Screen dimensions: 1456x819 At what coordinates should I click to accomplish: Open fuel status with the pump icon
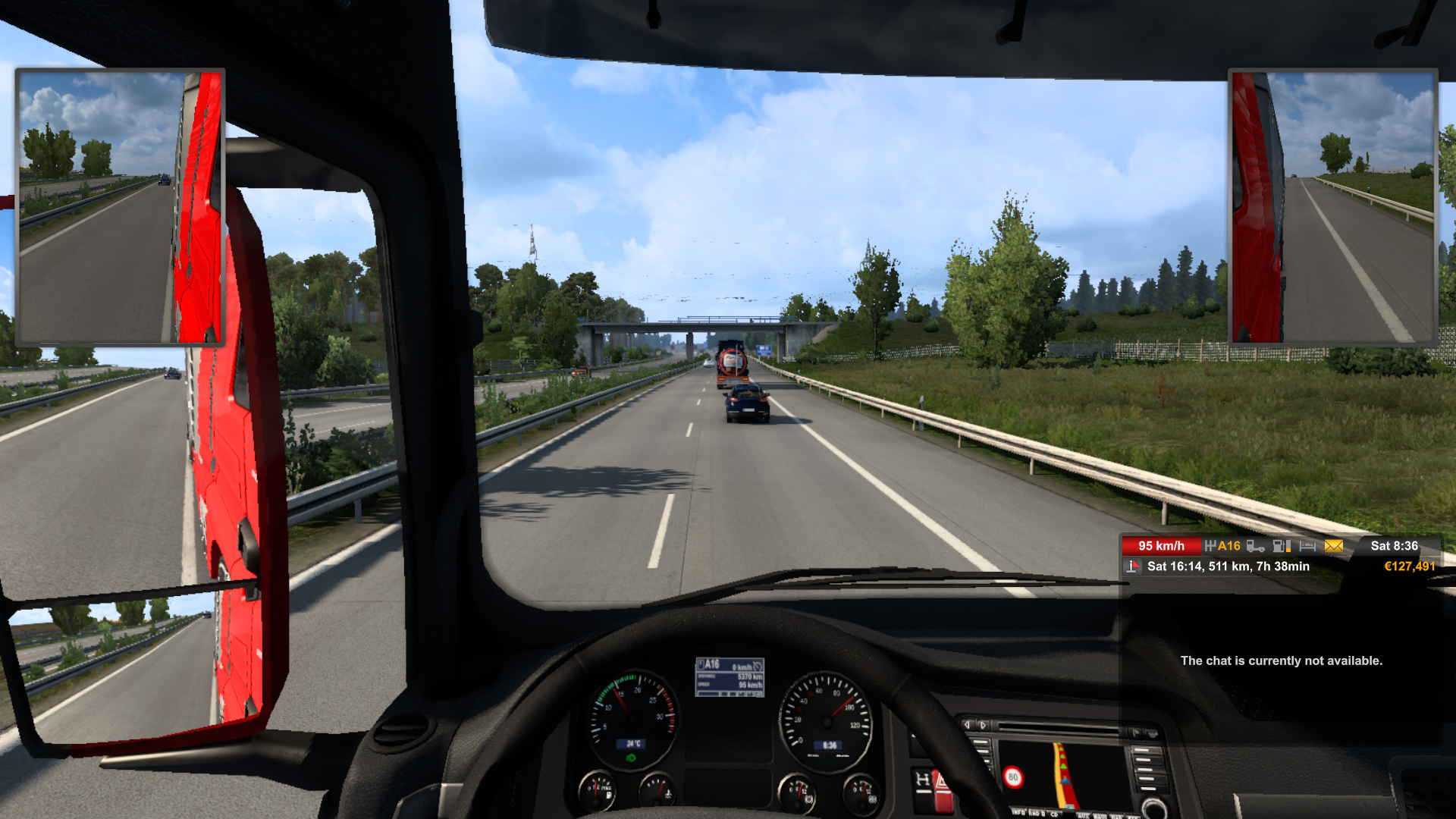tap(1282, 547)
